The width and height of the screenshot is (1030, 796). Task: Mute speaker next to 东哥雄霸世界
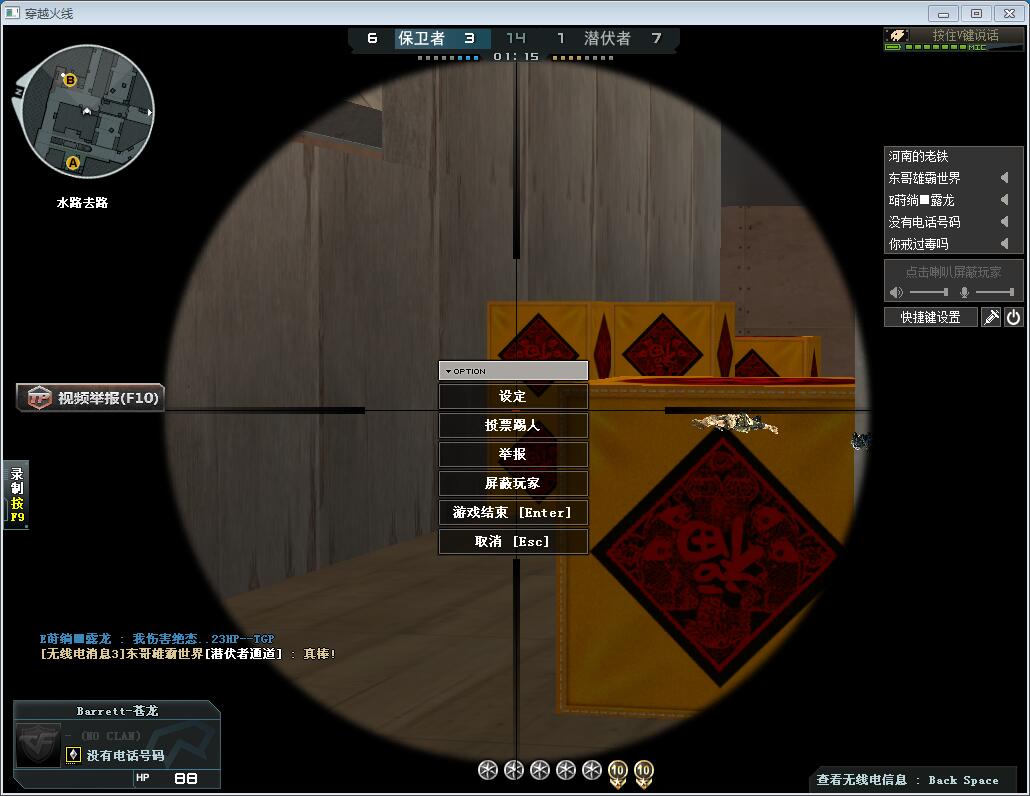(x=1004, y=178)
